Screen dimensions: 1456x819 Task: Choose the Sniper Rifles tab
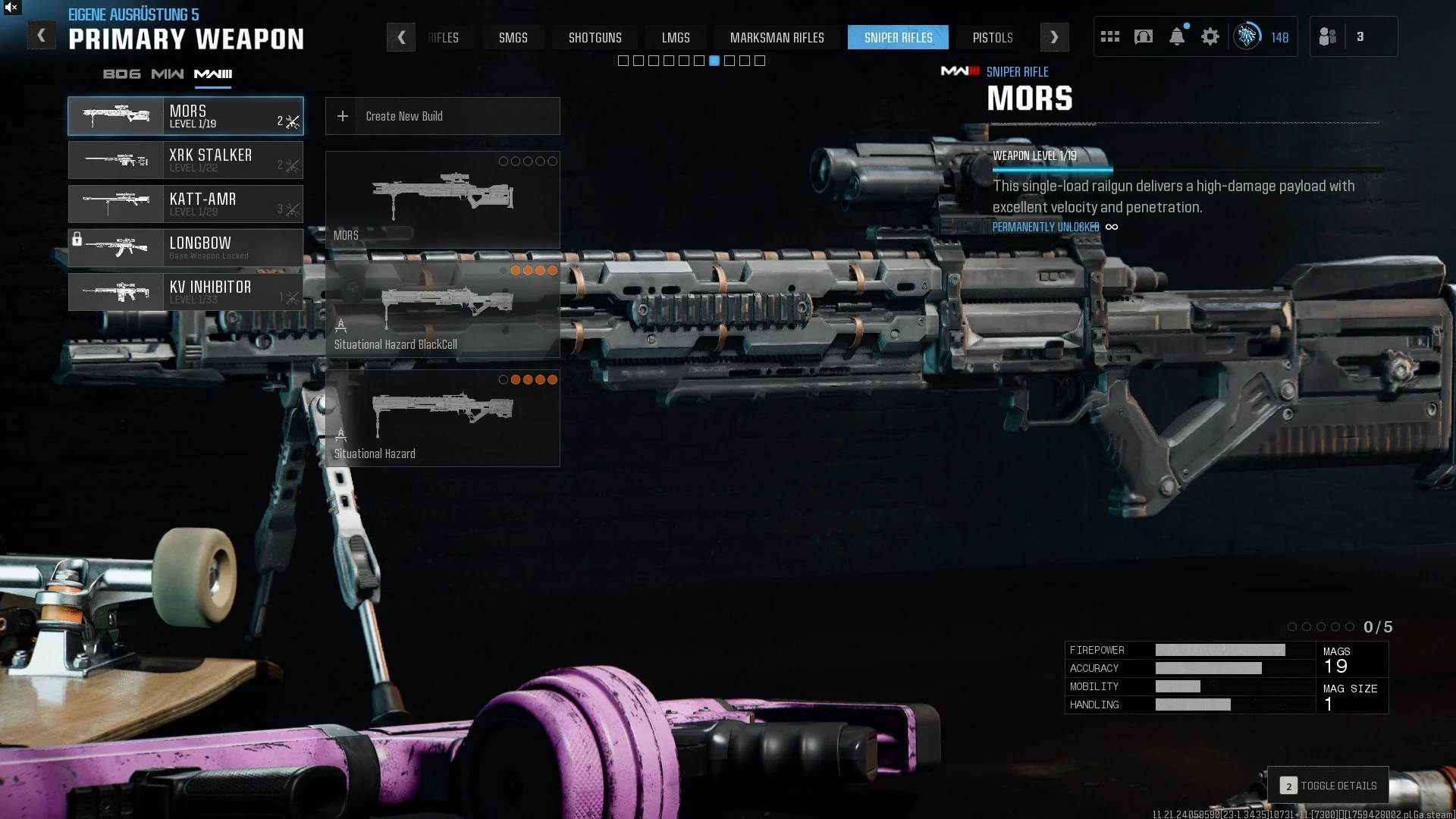[x=898, y=37]
